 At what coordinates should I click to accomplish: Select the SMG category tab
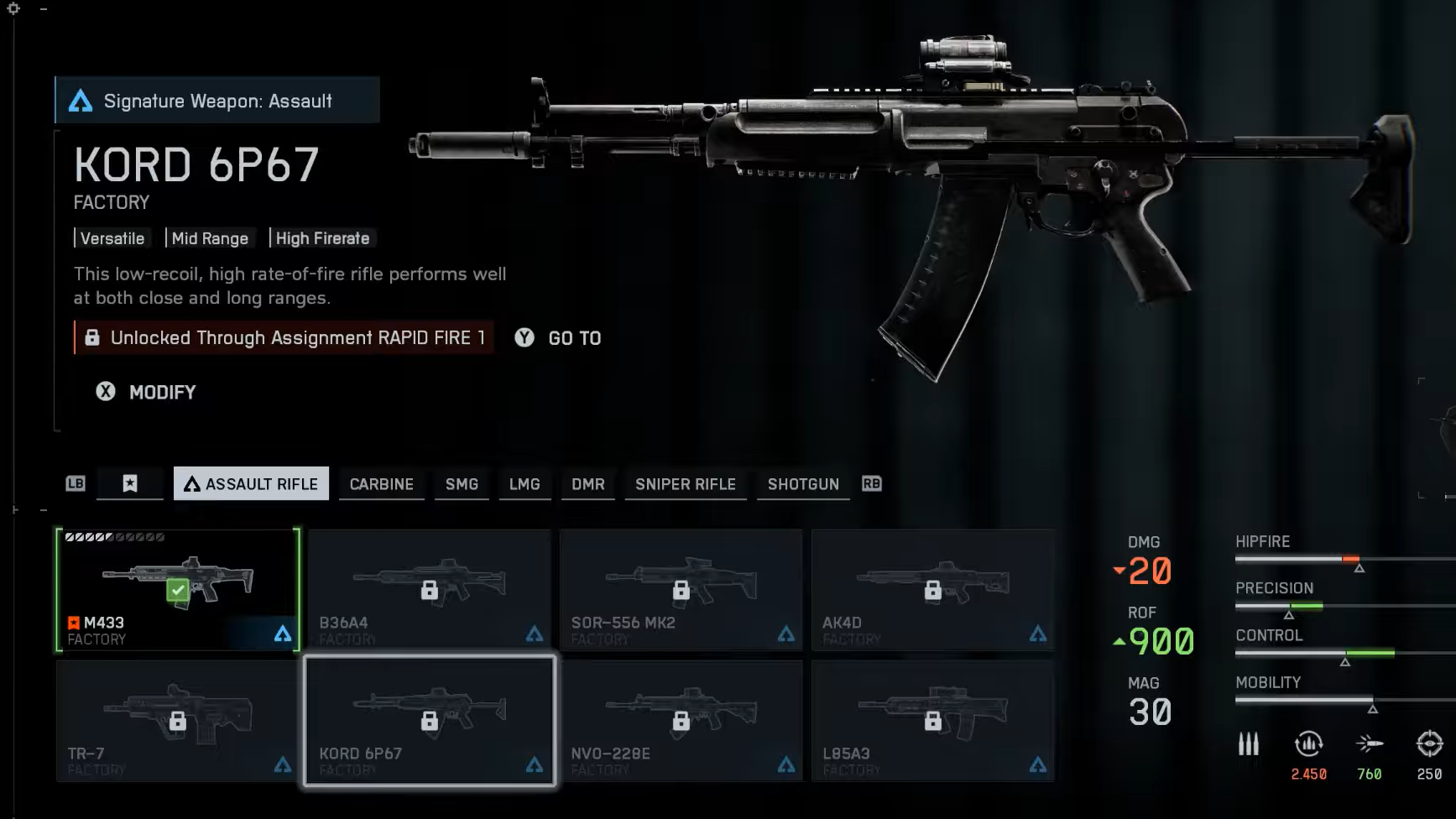(462, 484)
